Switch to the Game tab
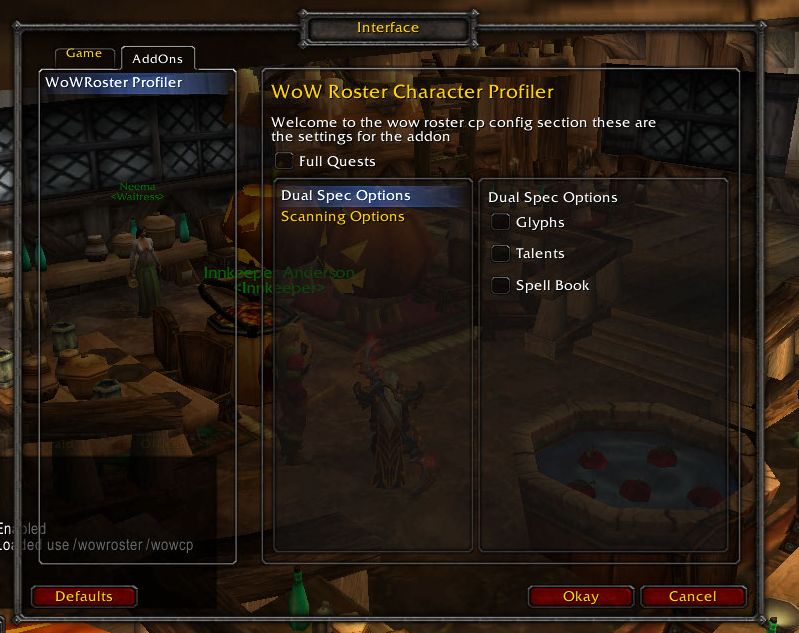This screenshot has width=799, height=633. pyautogui.click(x=85, y=54)
